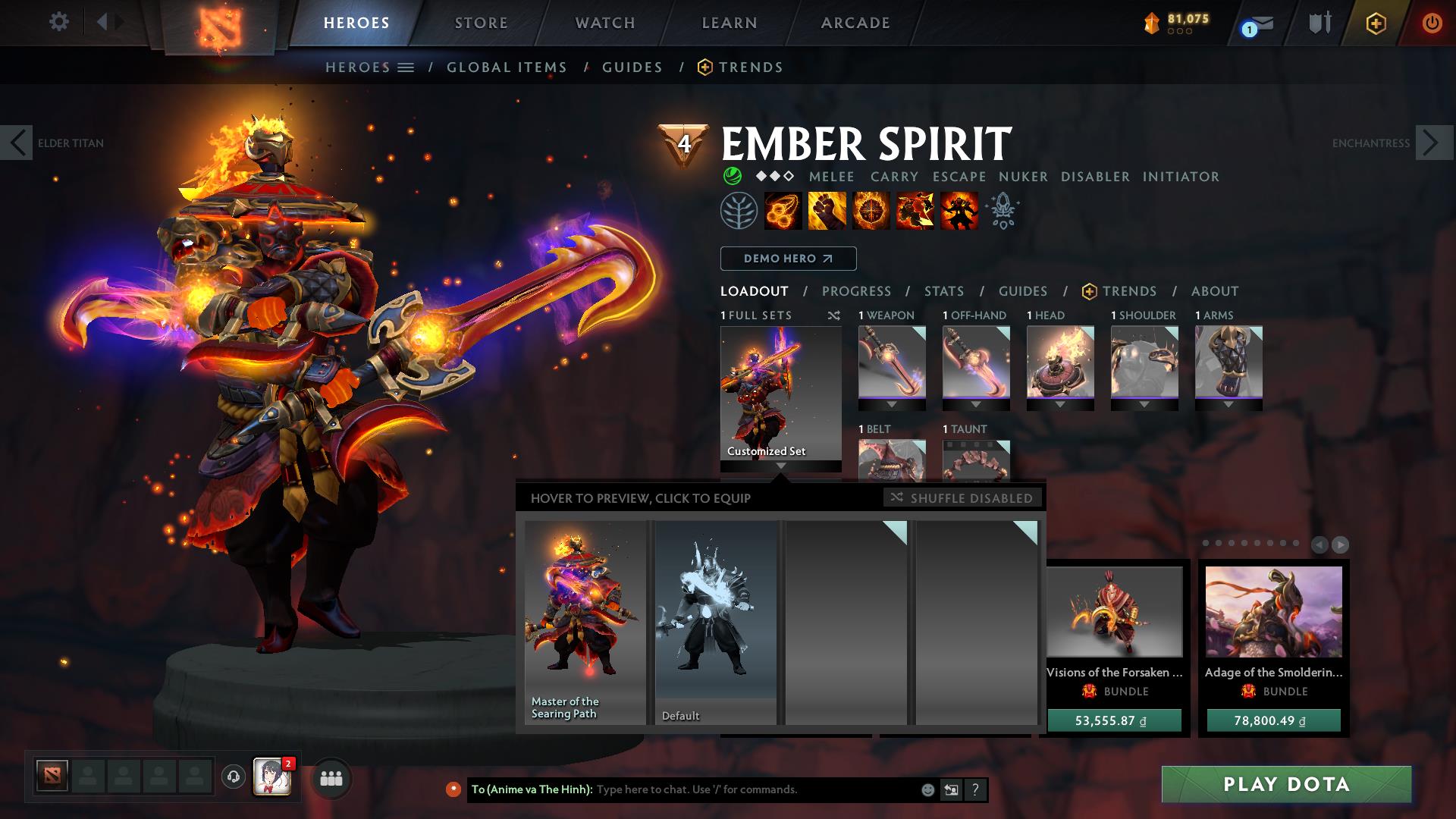Image resolution: width=1456 pixels, height=819 pixels.
Task: Expand the Head slot dropdown arrow
Action: click(x=1060, y=403)
